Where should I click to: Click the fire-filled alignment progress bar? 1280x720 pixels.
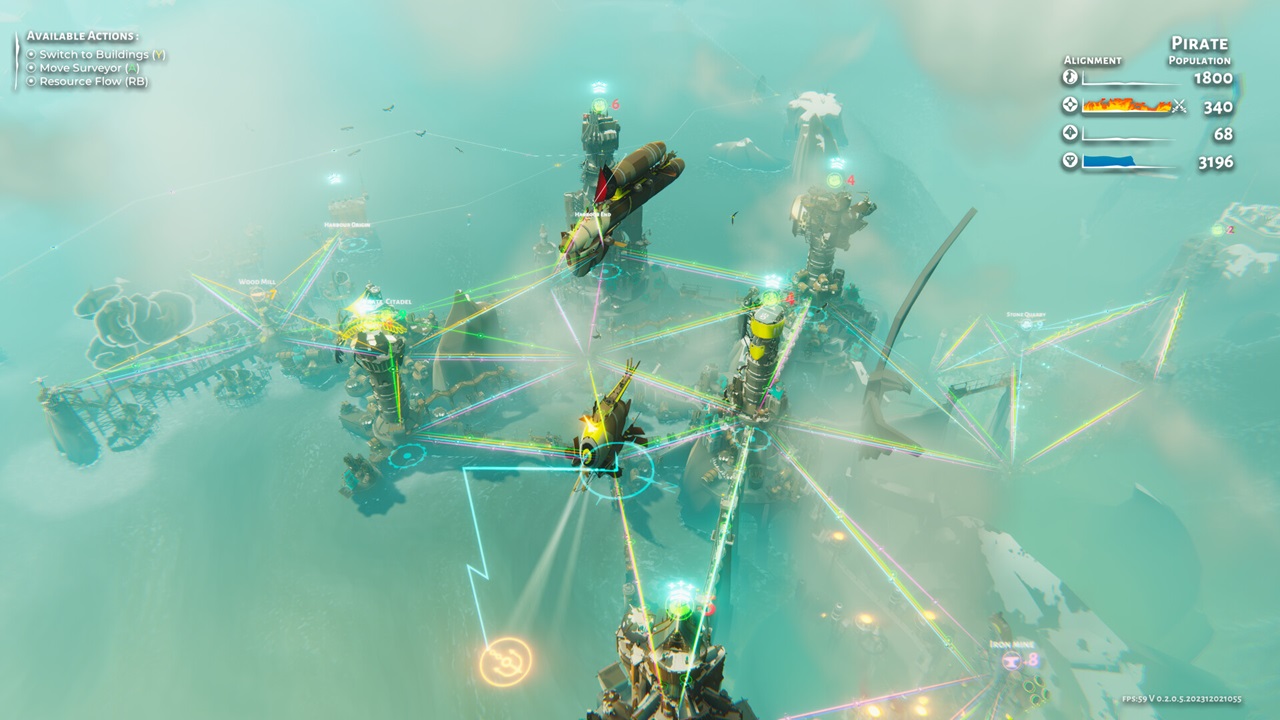point(1127,104)
